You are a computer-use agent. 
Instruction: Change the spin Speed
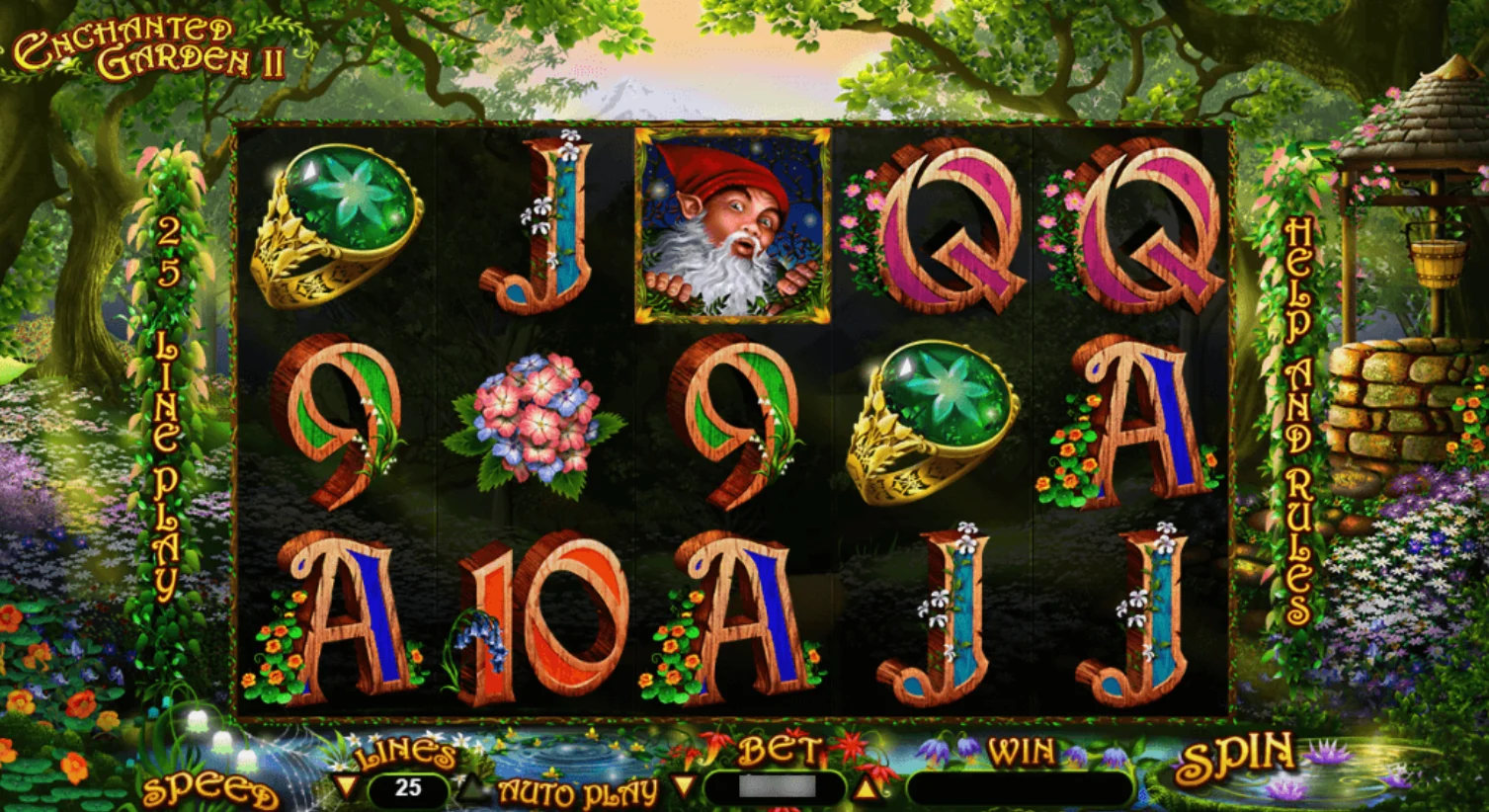click(x=208, y=791)
